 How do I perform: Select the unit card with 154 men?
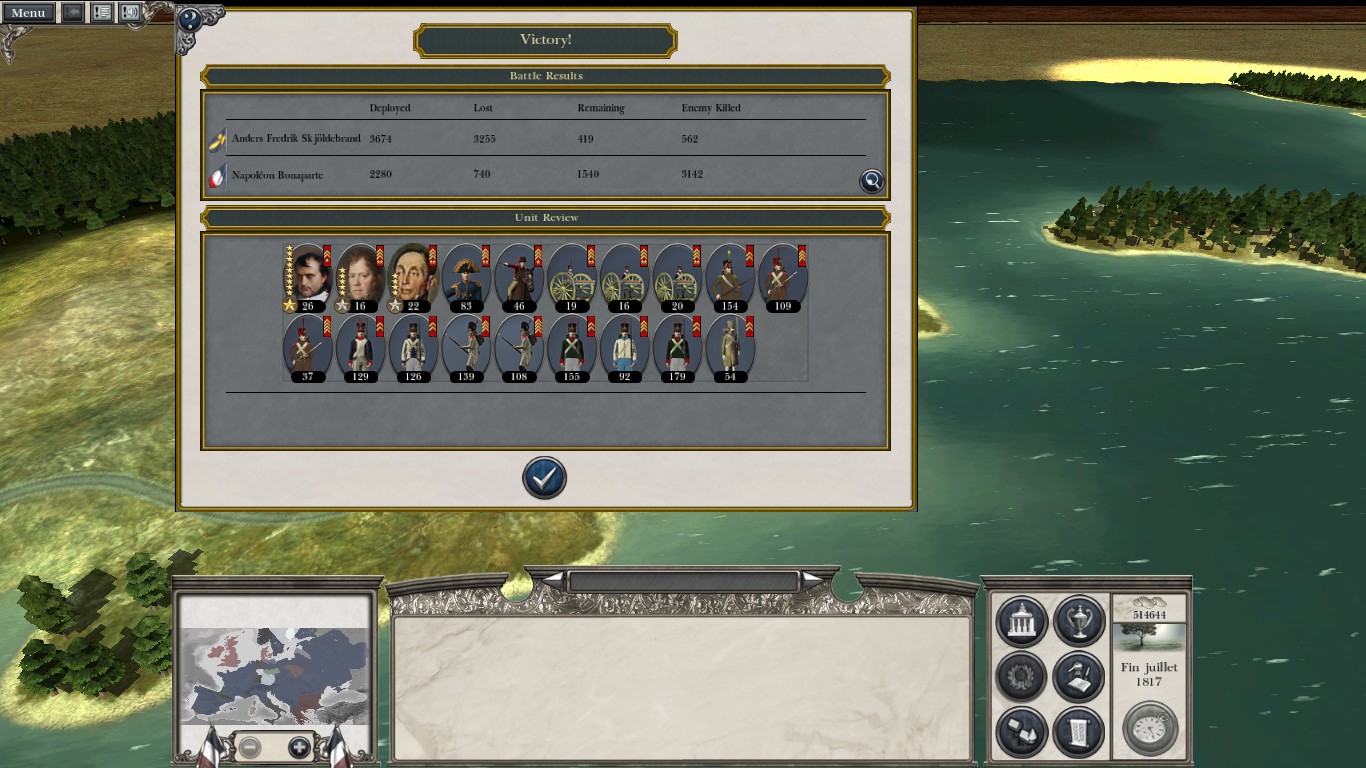click(730, 276)
